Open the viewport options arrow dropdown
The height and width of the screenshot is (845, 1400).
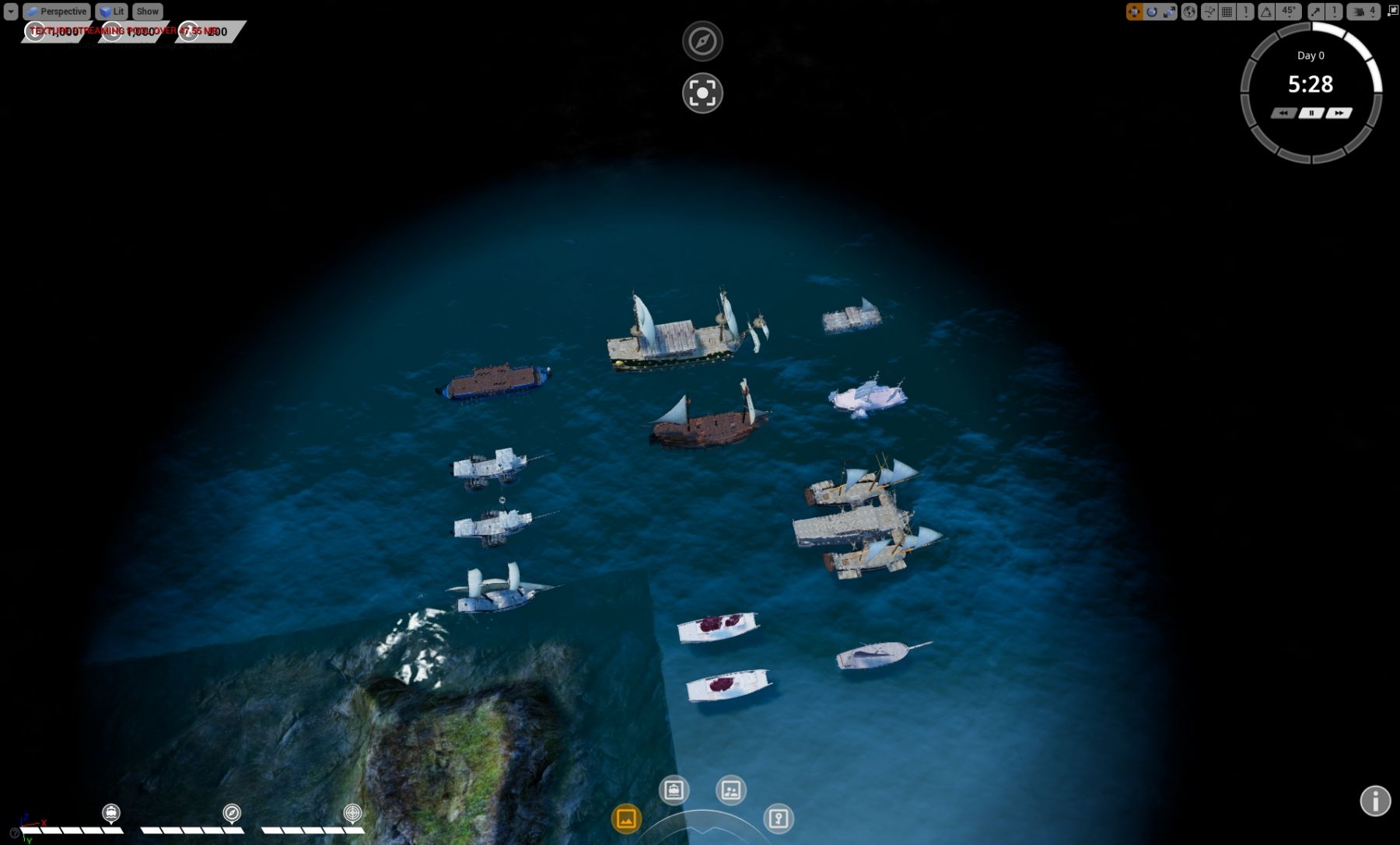(x=11, y=12)
